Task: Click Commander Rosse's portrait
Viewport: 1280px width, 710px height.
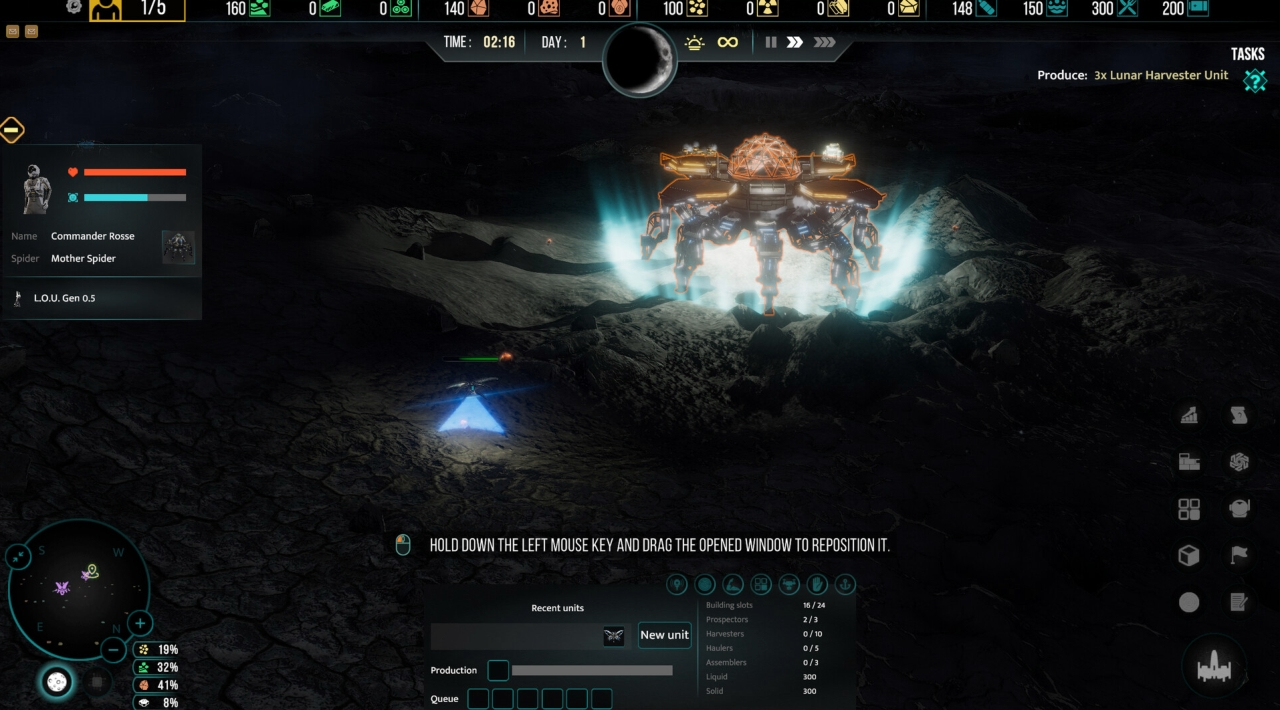Action: pos(37,188)
